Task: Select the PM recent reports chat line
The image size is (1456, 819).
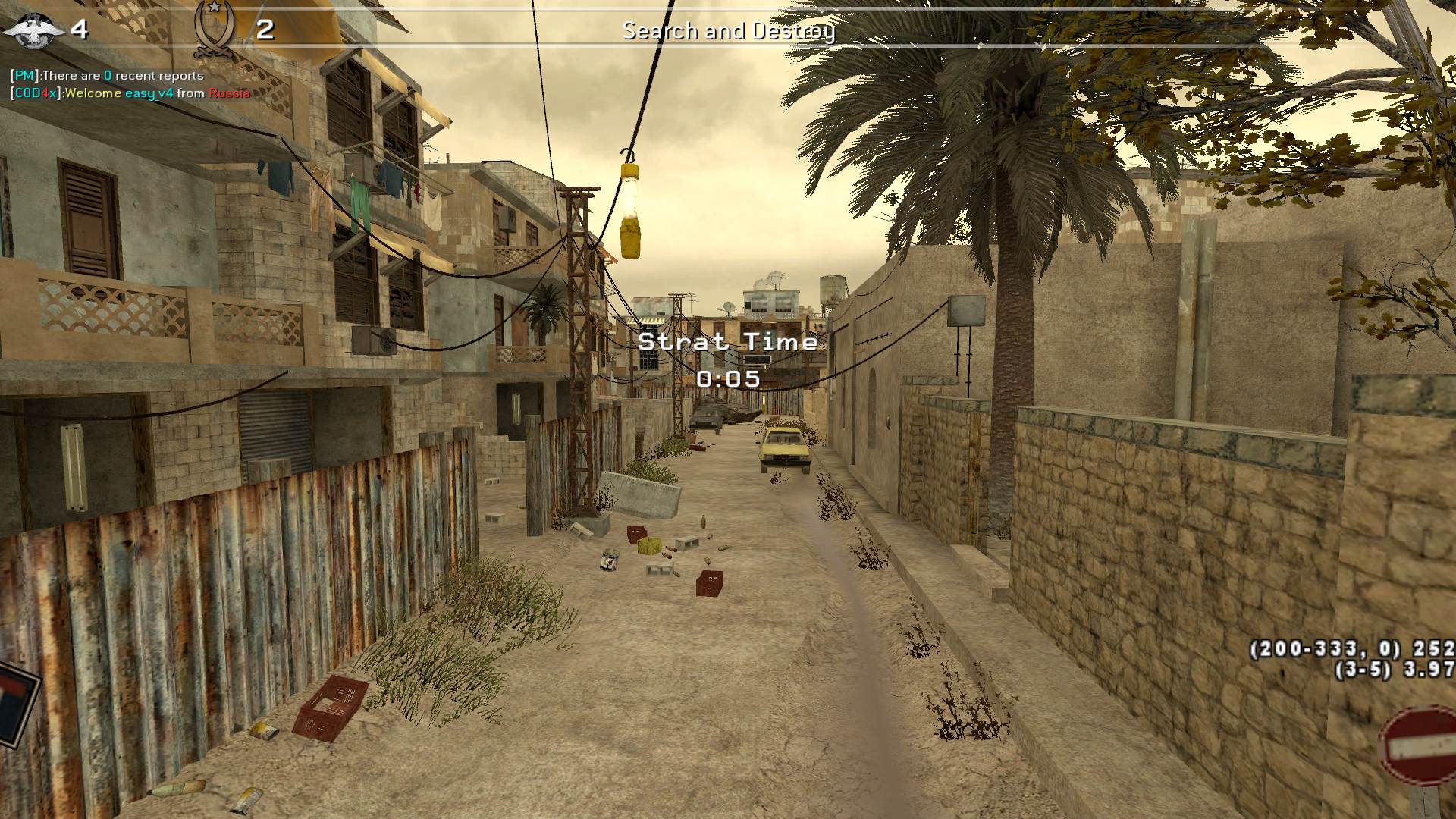Action: (107, 76)
